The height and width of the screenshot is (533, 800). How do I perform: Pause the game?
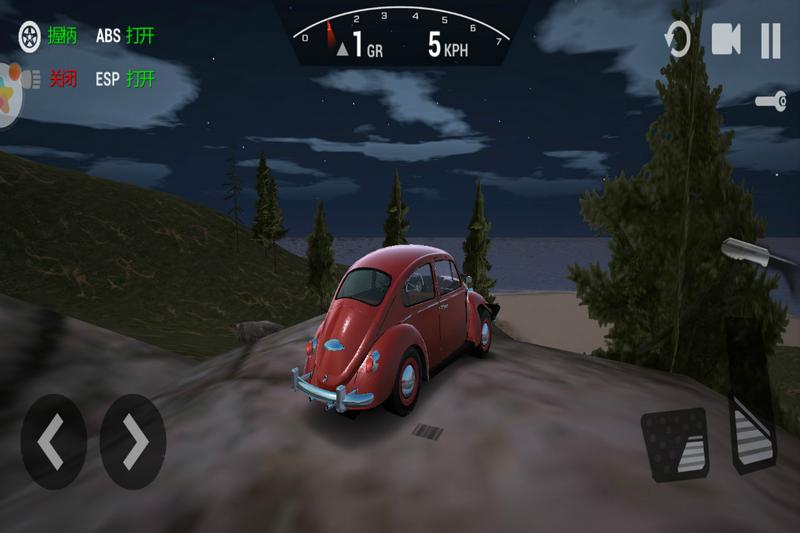click(770, 41)
